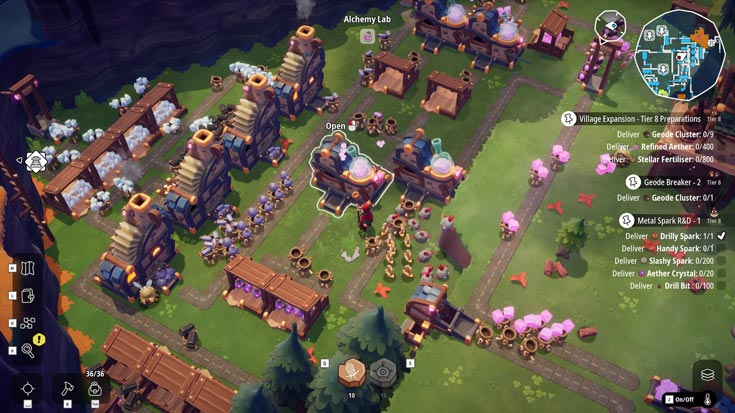Select the grey eye hexagon slot

(x=384, y=371)
